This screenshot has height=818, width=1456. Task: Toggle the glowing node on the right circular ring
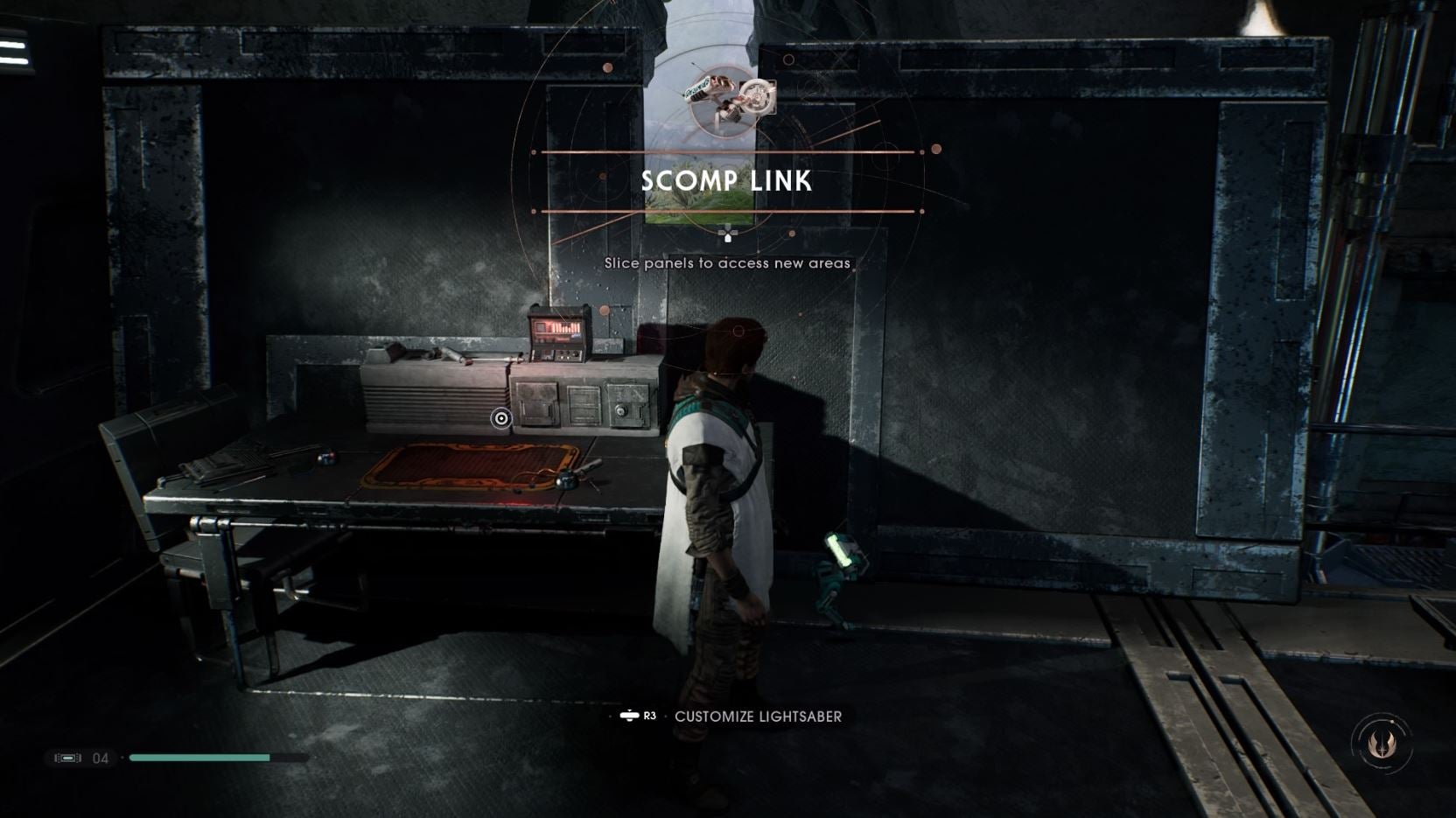(934, 149)
